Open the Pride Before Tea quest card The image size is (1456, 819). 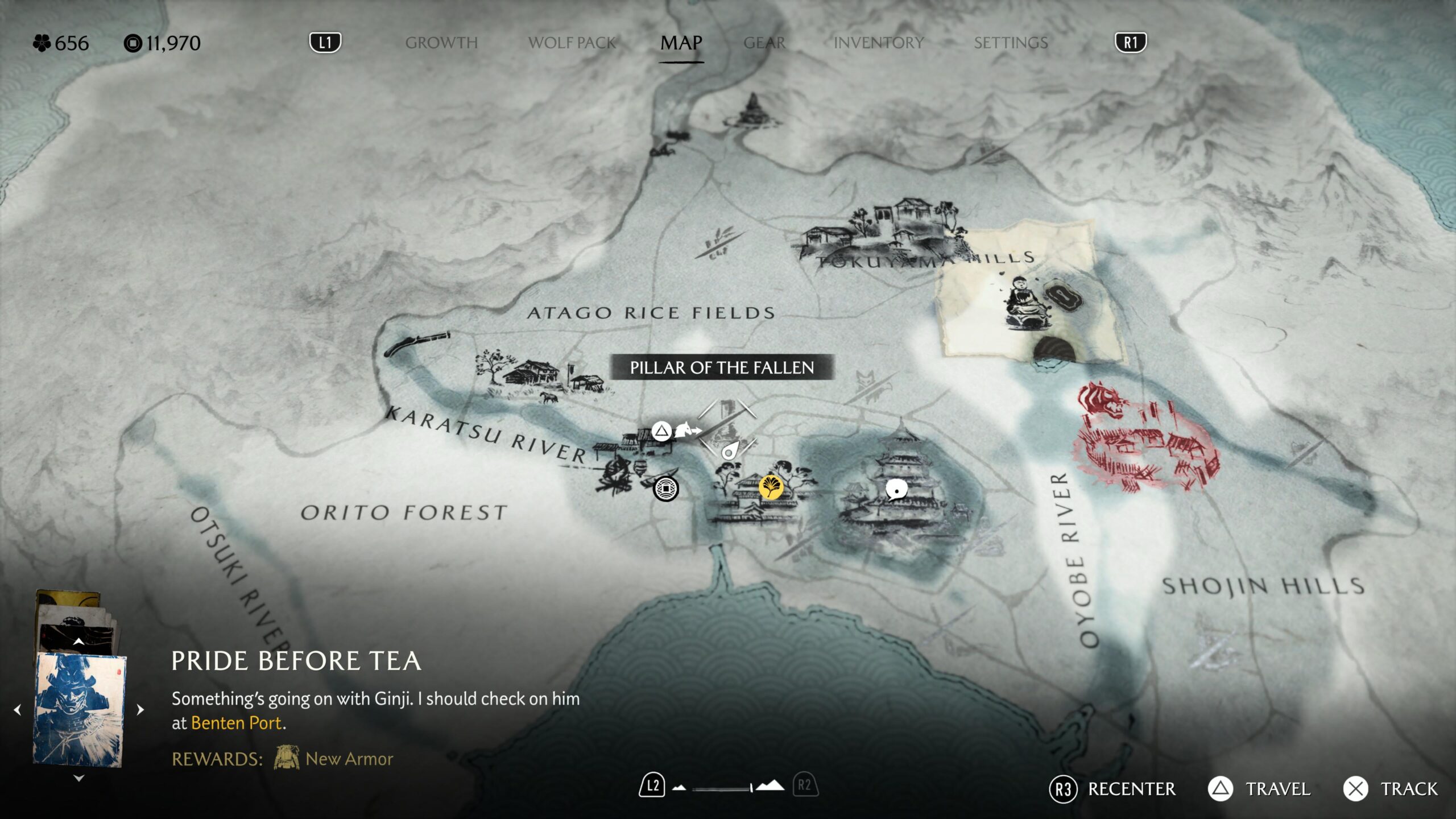(x=80, y=710)
